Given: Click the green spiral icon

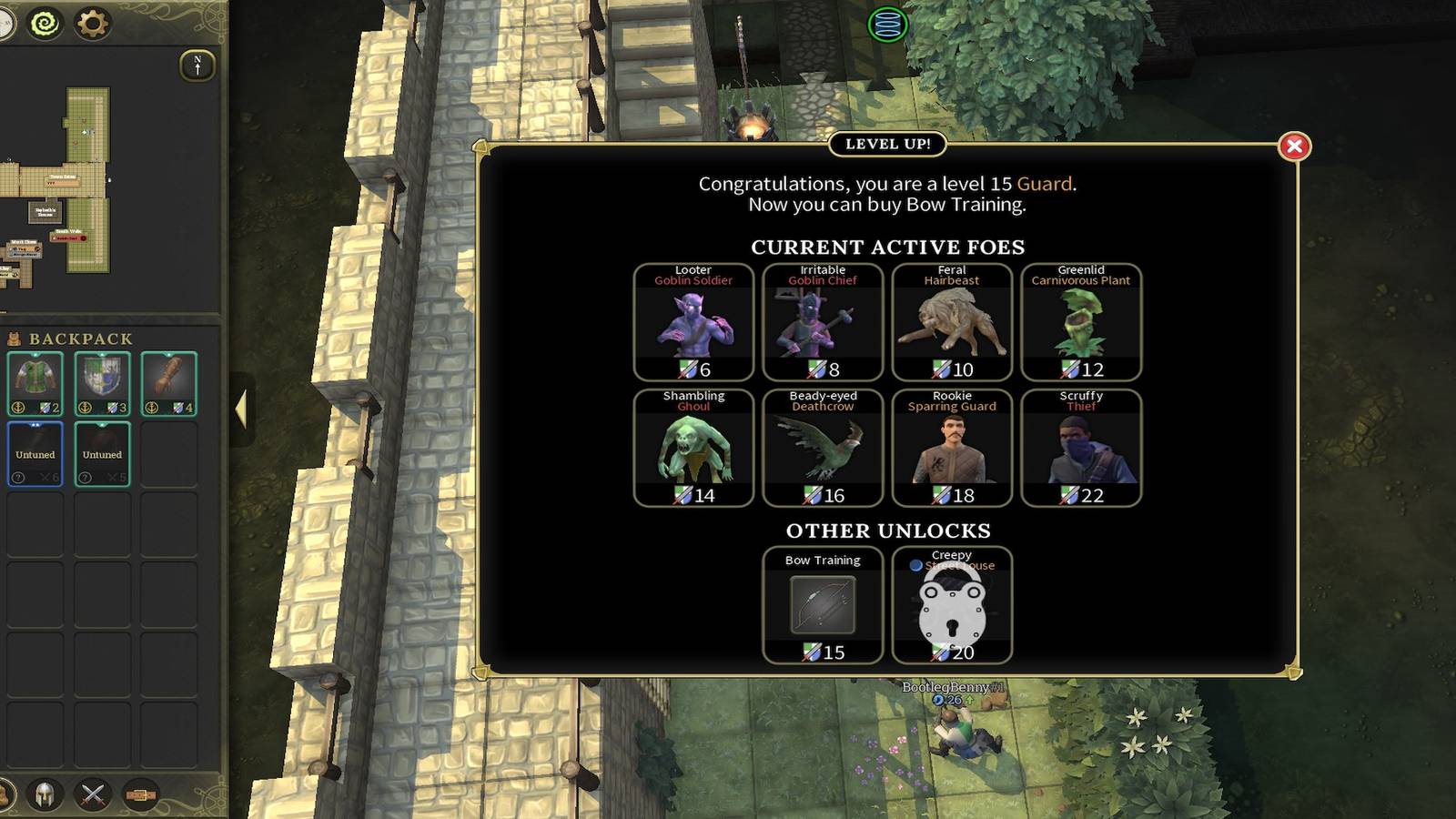Looking at the screenshot, I should point(45,24).
